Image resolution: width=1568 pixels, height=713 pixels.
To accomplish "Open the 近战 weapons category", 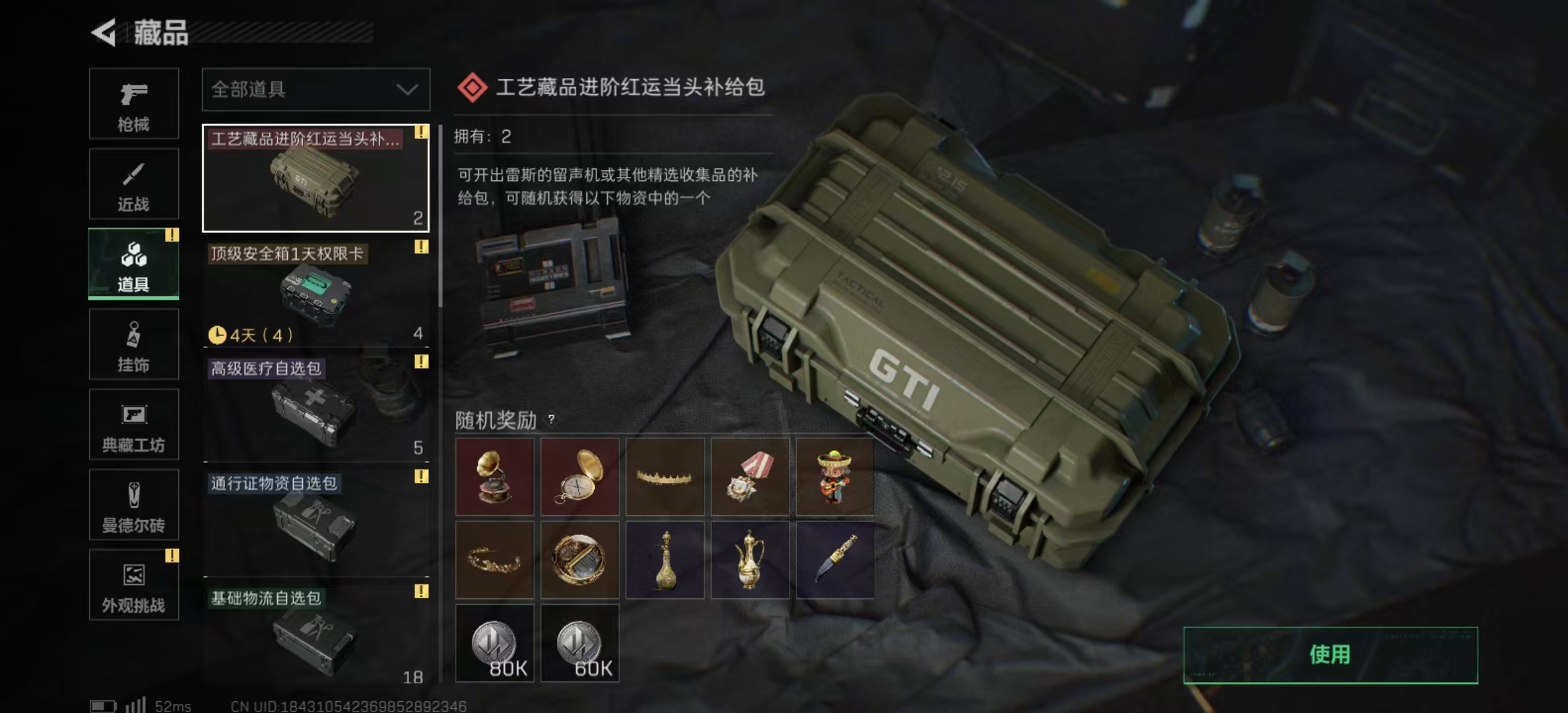I will coord(132,184).
